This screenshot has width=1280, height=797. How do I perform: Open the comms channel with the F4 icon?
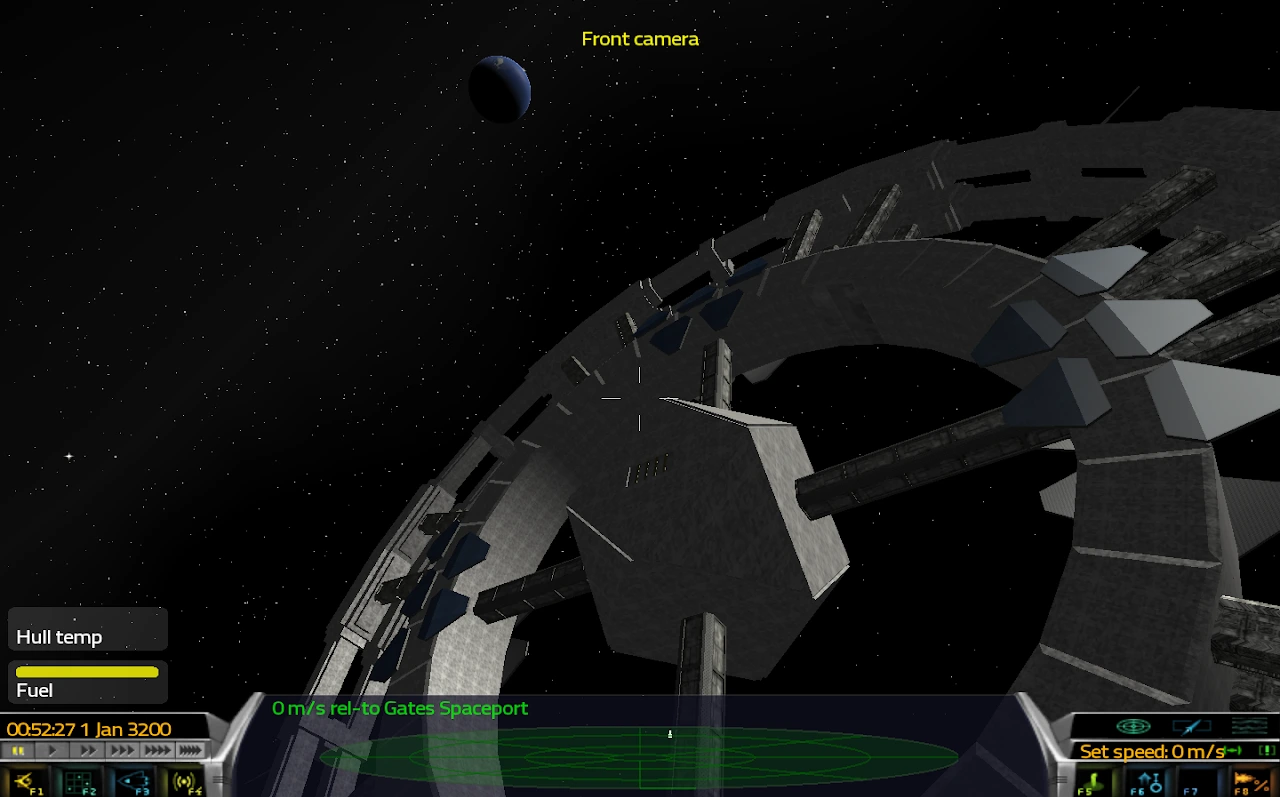pyautogui.click(x=183, y=781)
